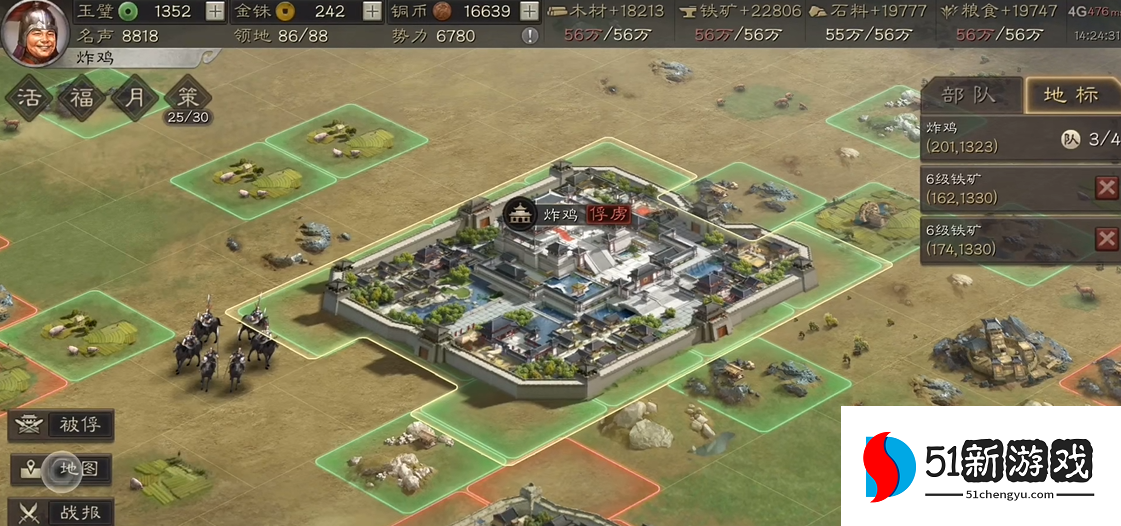
Task: Open the 被俘 captured menu
Action: pyautogui.click(x=60, y=425)
